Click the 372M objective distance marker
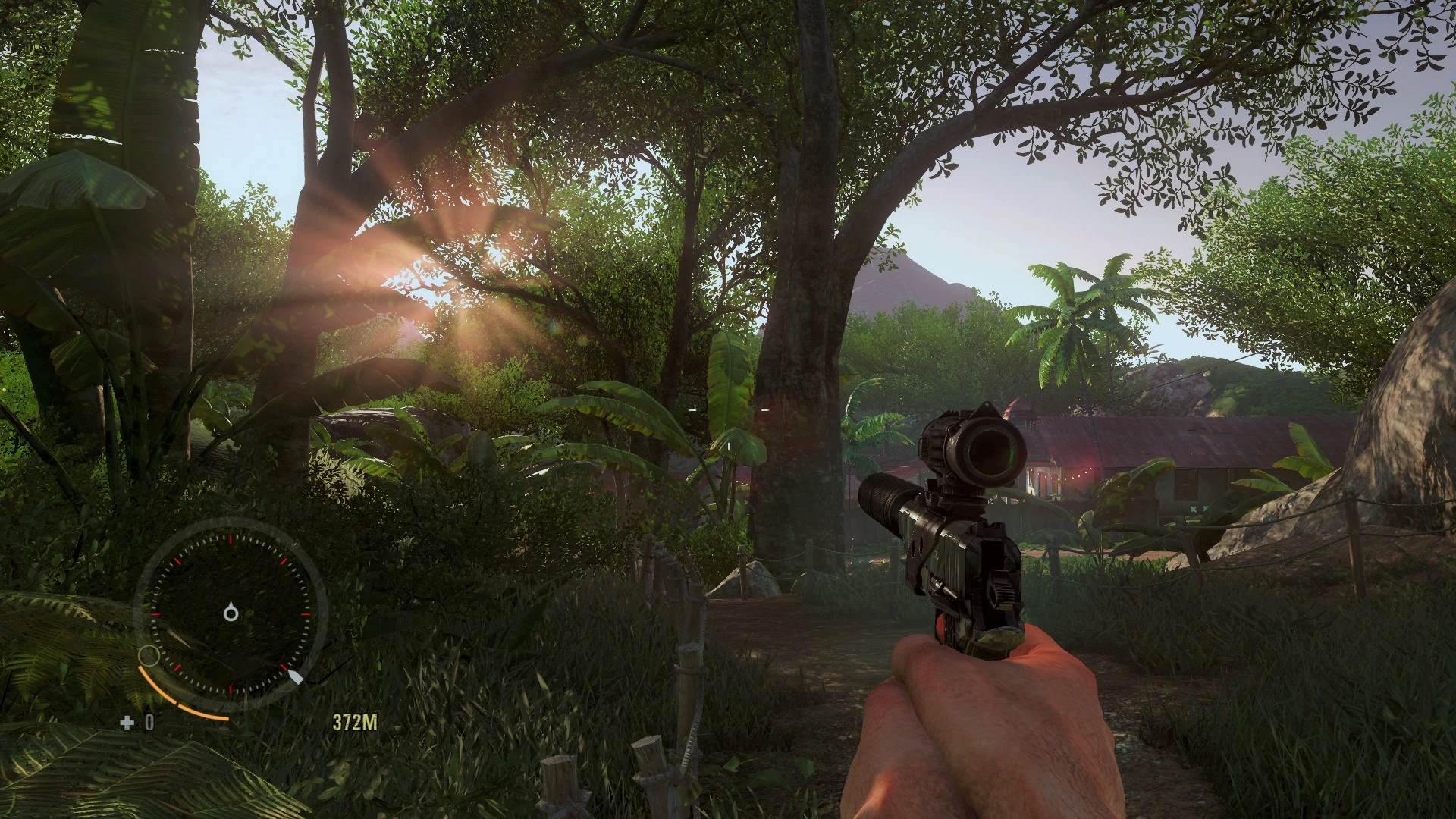This screenshot has height=819, width=1456. (x=353, y=721)
